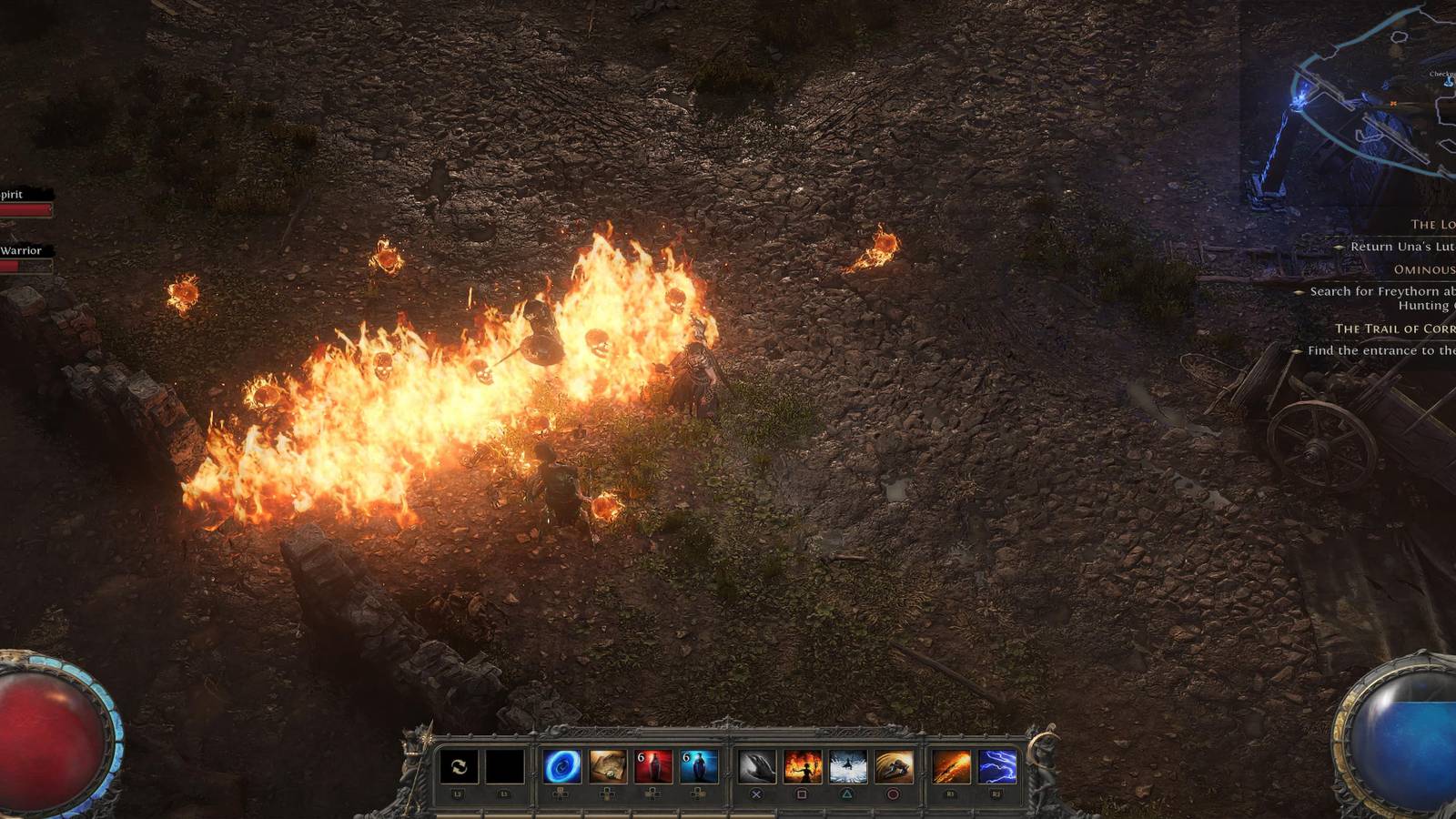Click the Search for Freythorn quest objective
Image resolution: width=1456 pixels, height=819 pixels.
pyautogui.click(x=1383, y=293)
